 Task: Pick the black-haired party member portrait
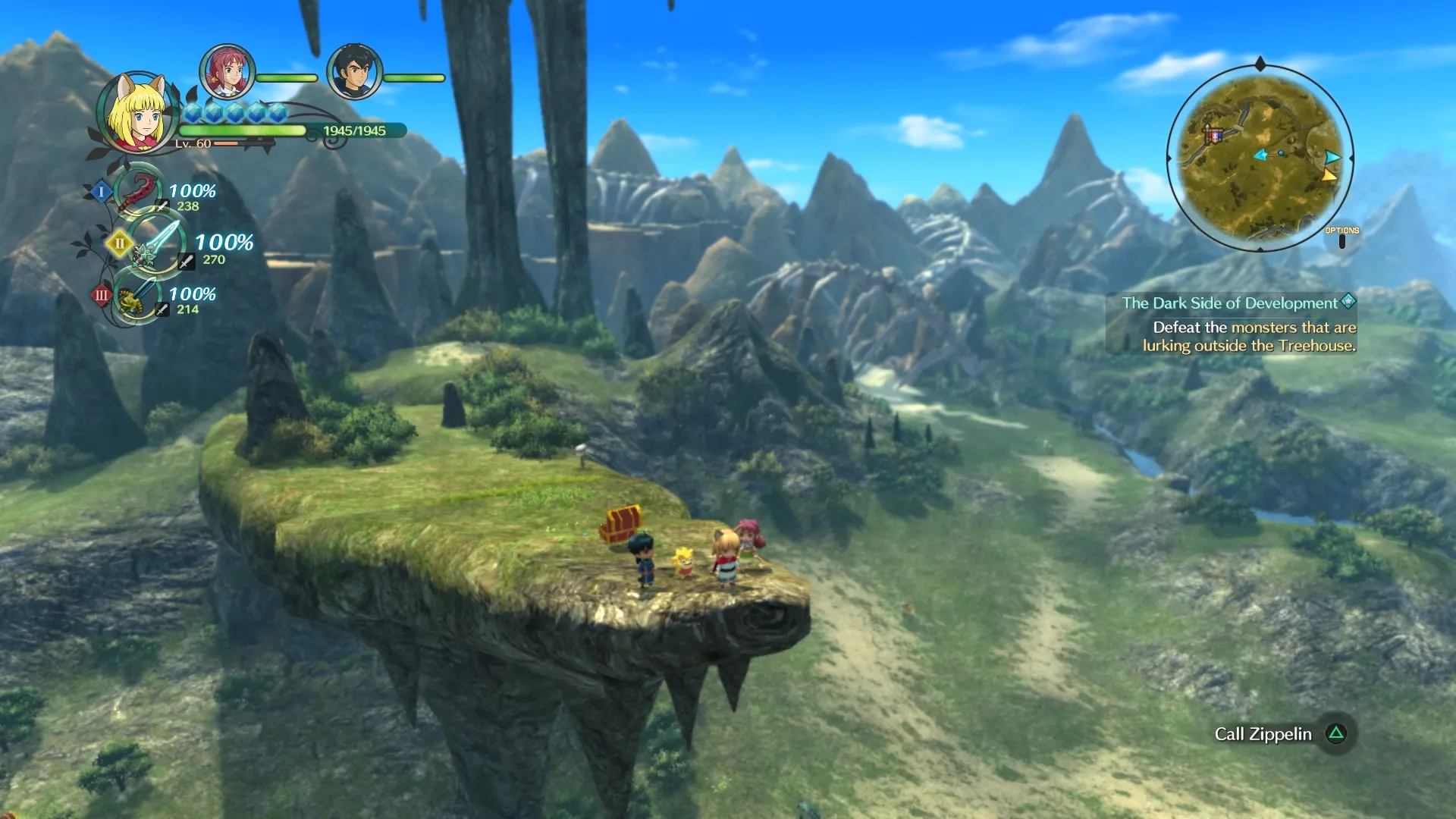click(x=354, y=72)
